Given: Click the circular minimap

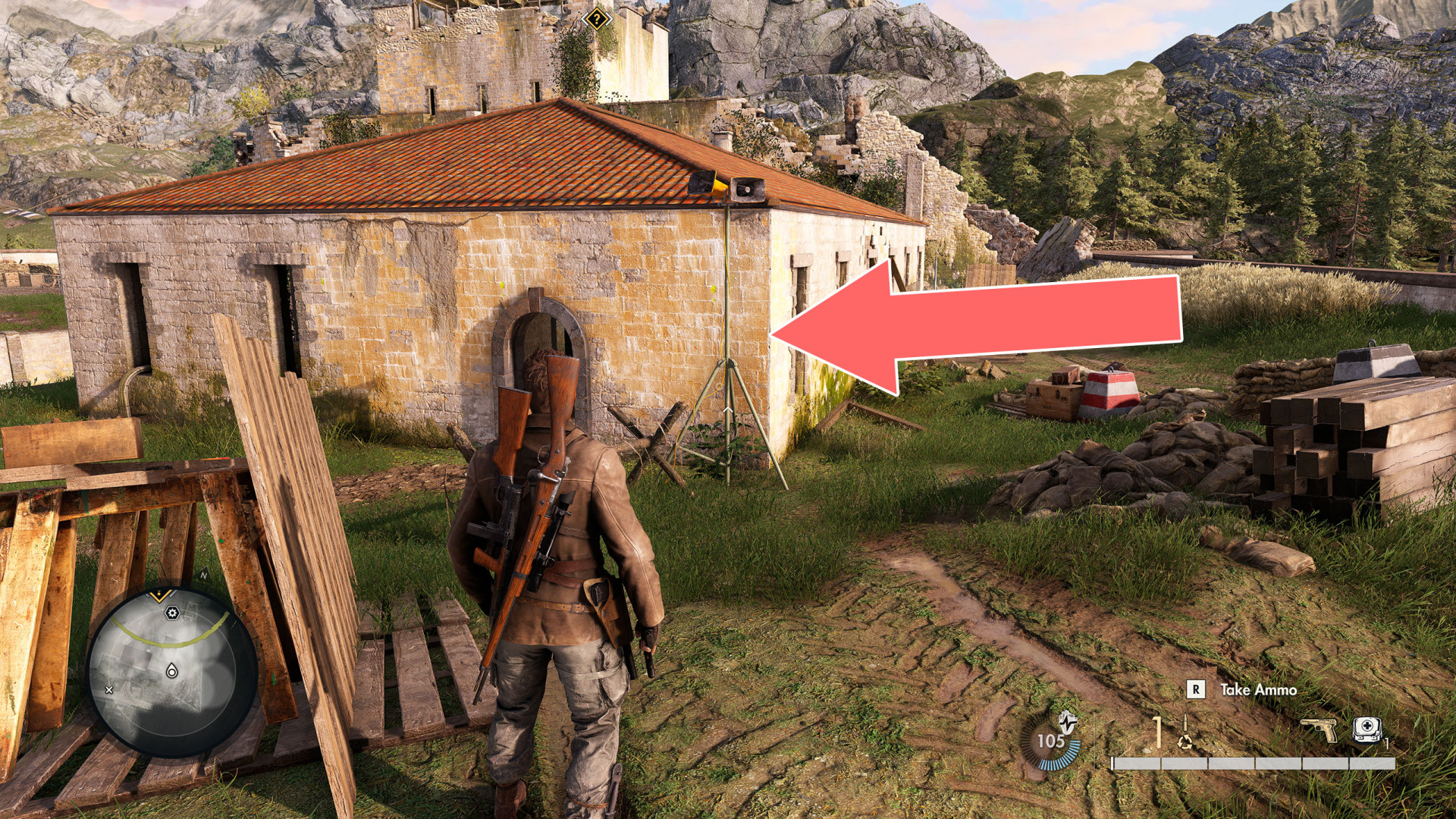Looking at the screenshot, I should [x=171, y=673].
